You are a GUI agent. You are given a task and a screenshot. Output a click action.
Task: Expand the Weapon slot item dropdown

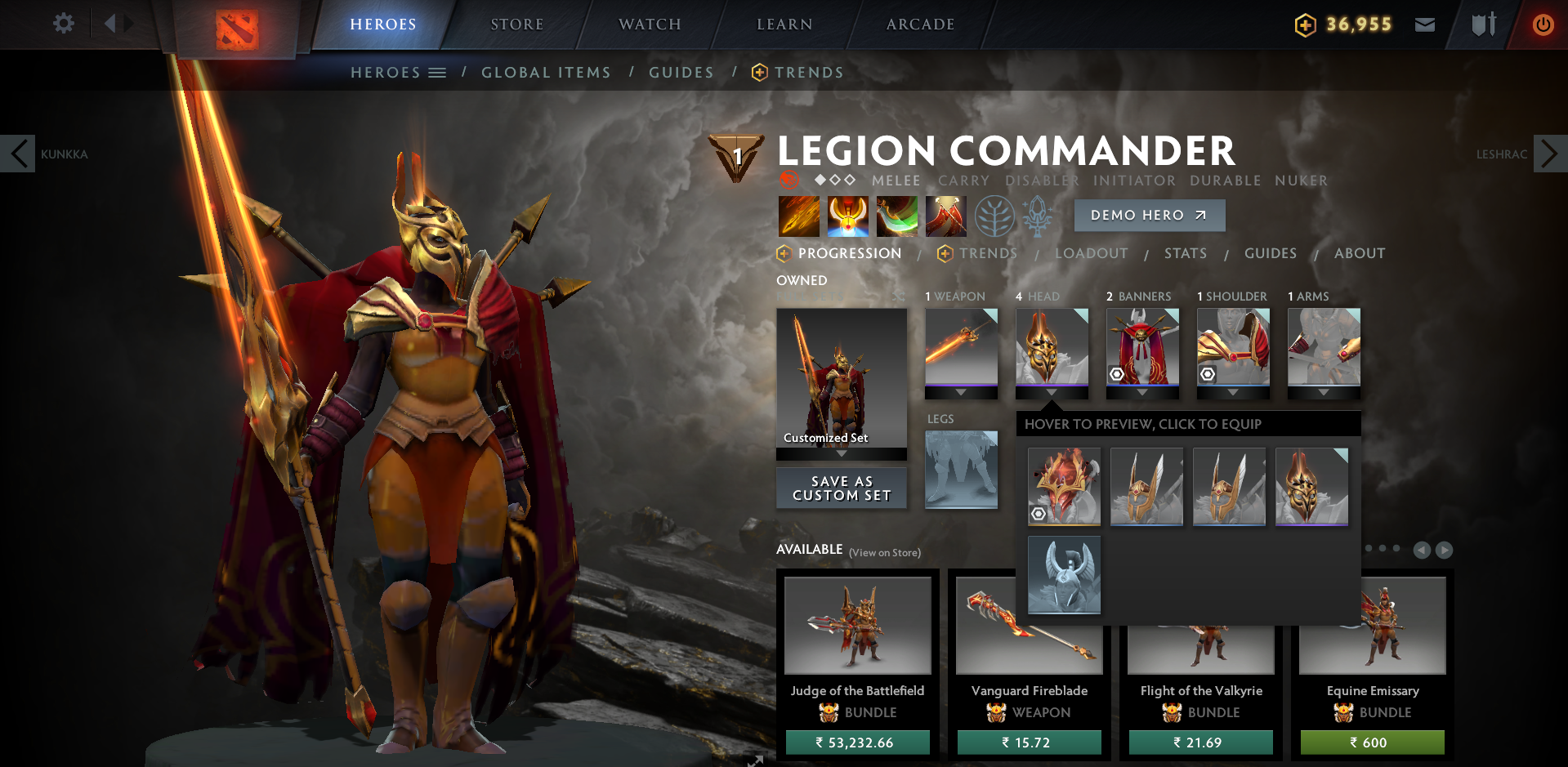click(961, 392)
